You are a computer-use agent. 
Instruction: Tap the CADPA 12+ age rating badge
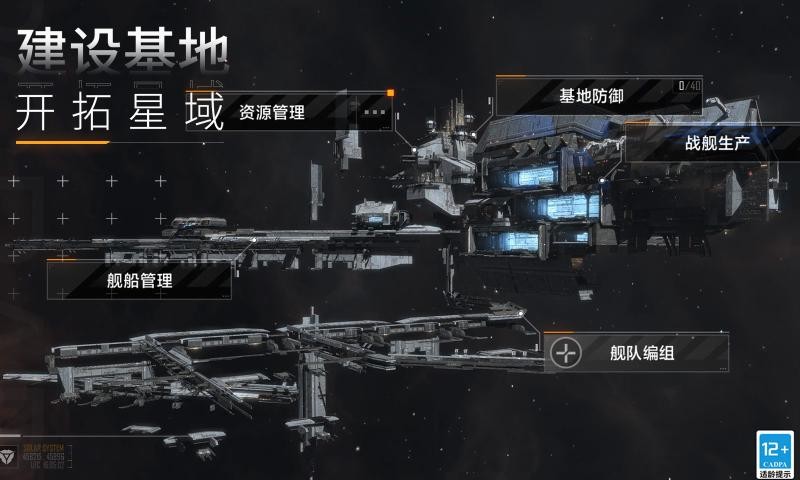click(x=774, y=452)
